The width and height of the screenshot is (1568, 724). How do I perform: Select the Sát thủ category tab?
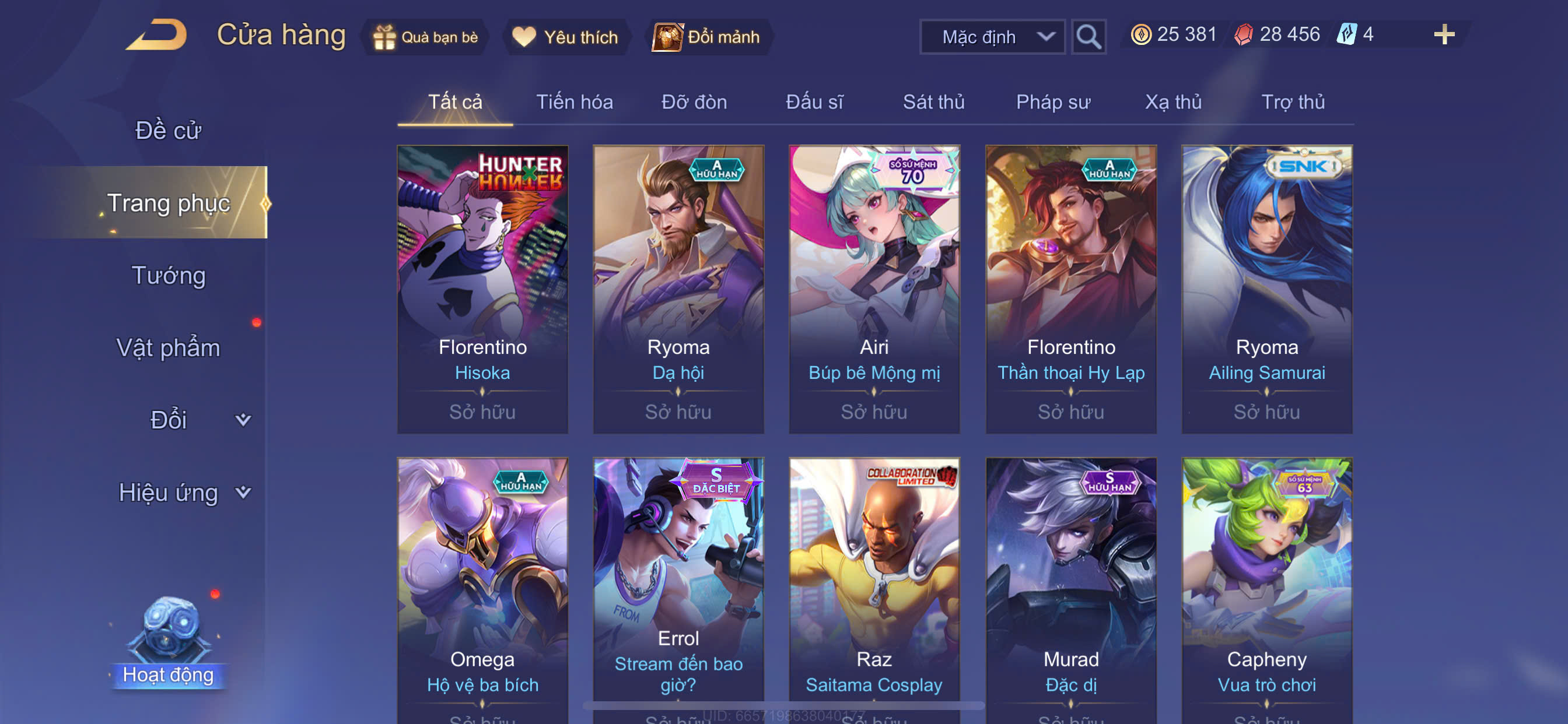(933, 101)
